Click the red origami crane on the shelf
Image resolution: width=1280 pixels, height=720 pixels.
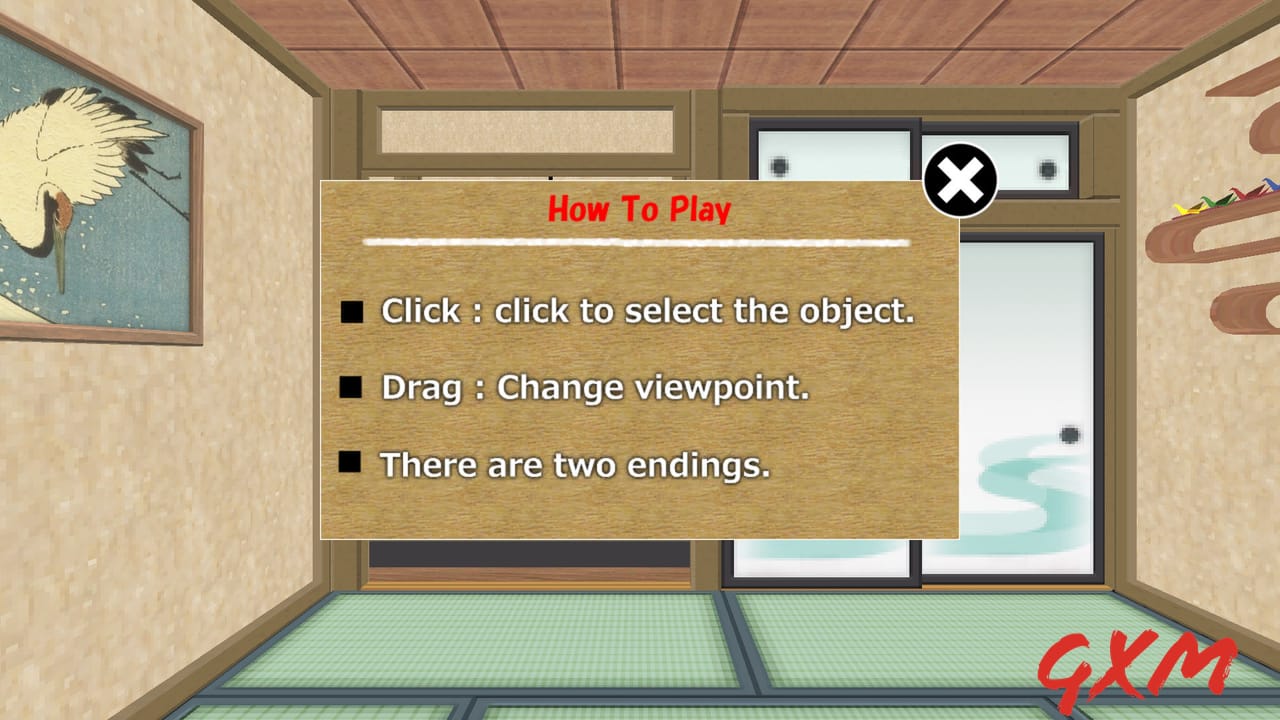1240,192
